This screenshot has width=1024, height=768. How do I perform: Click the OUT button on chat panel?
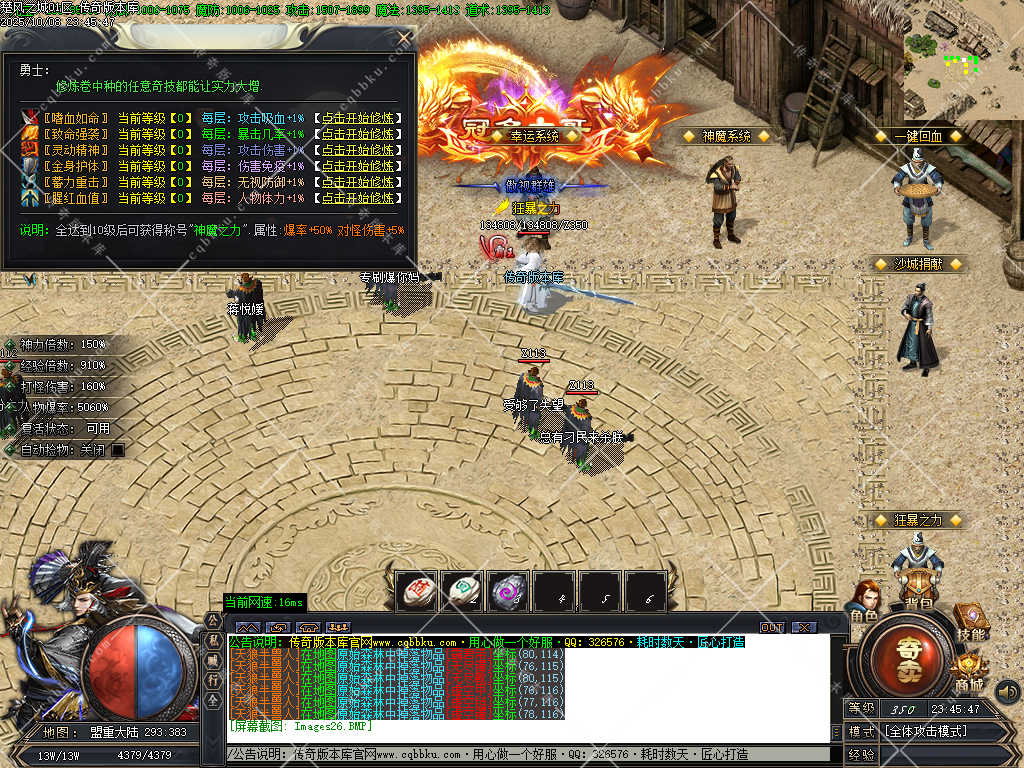coord(772,627)
